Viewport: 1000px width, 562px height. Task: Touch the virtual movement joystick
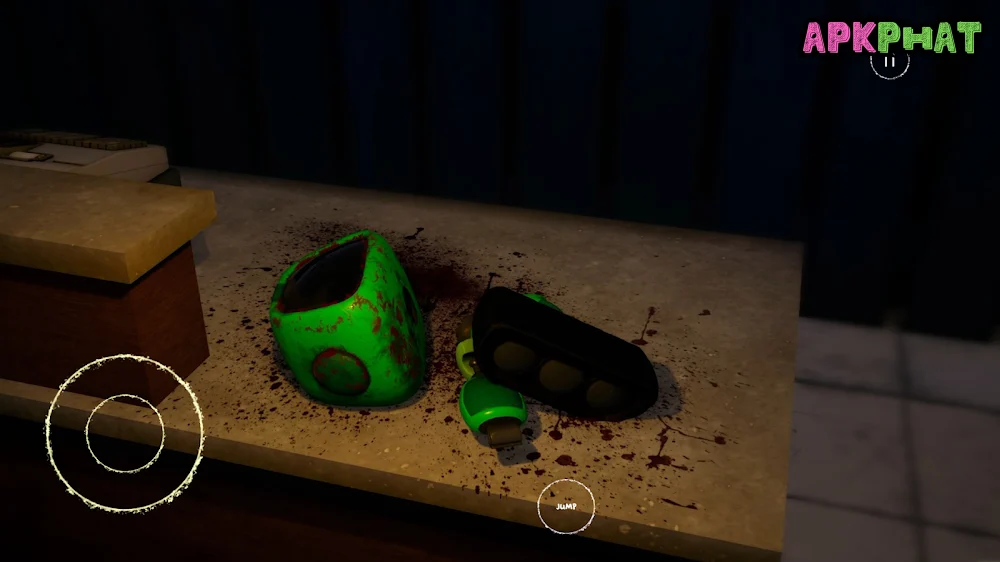(x=124, y=432)
